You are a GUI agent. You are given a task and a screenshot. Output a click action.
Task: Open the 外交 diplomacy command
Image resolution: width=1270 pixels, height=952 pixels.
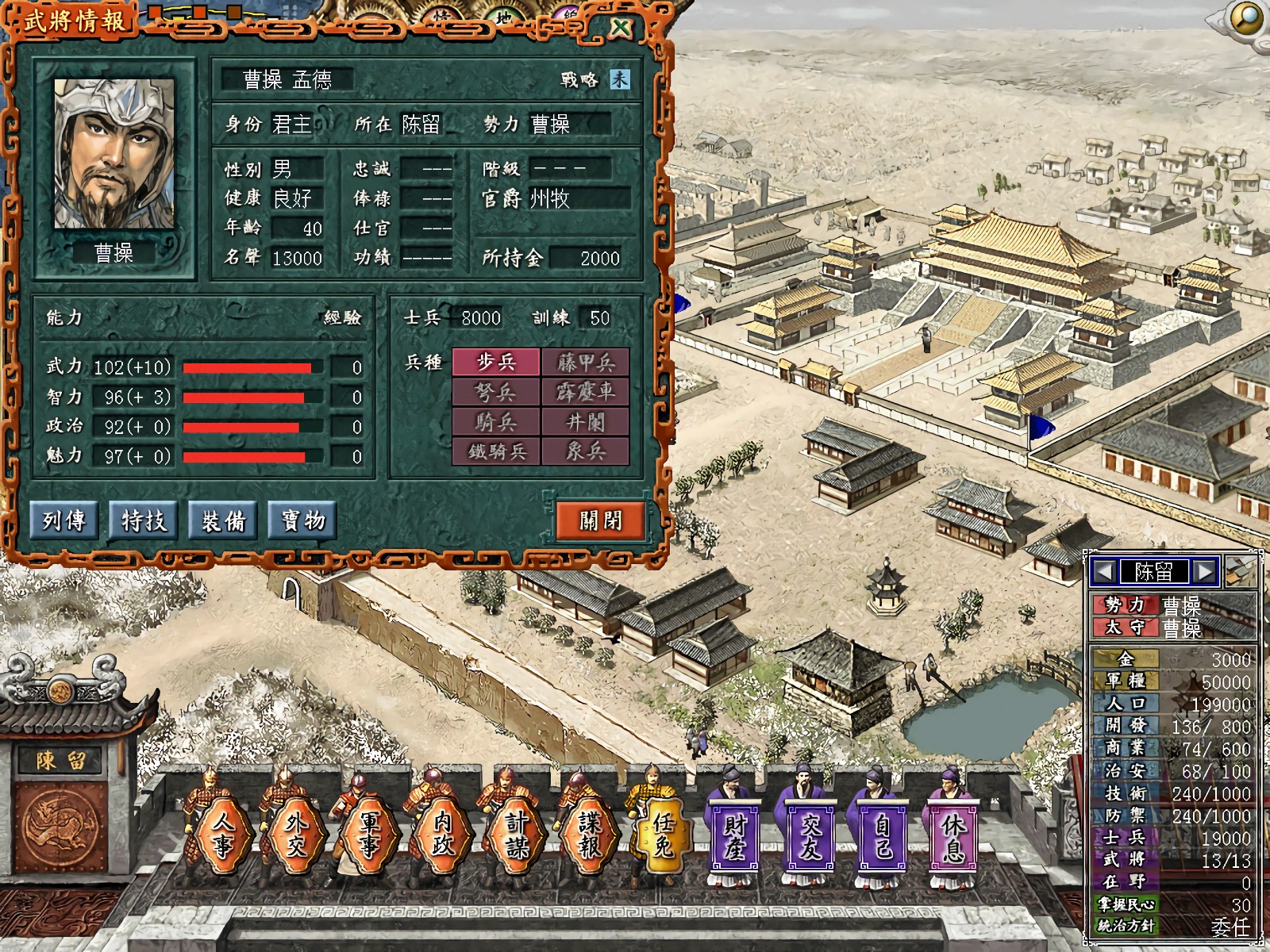point(295,835)
